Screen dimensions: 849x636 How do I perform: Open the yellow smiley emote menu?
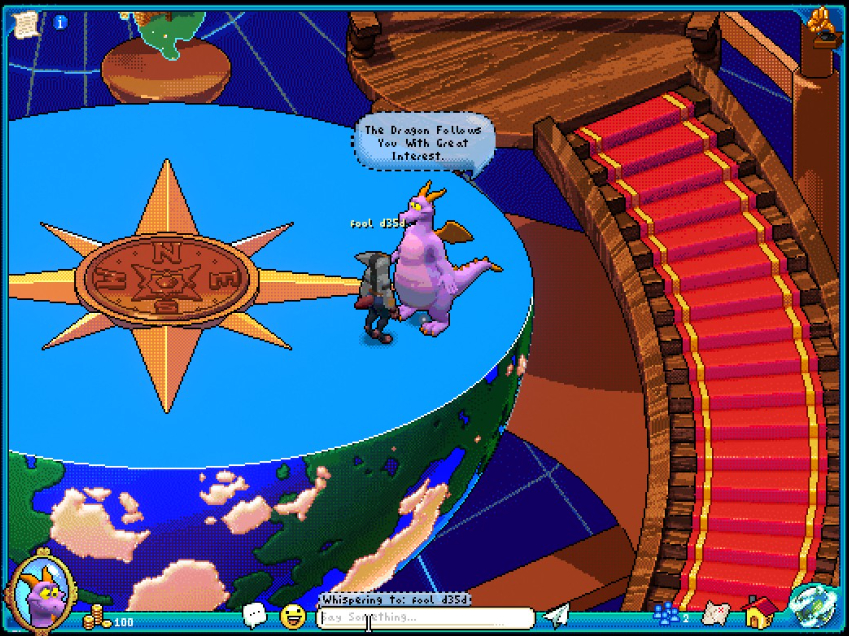coord(292,616)
